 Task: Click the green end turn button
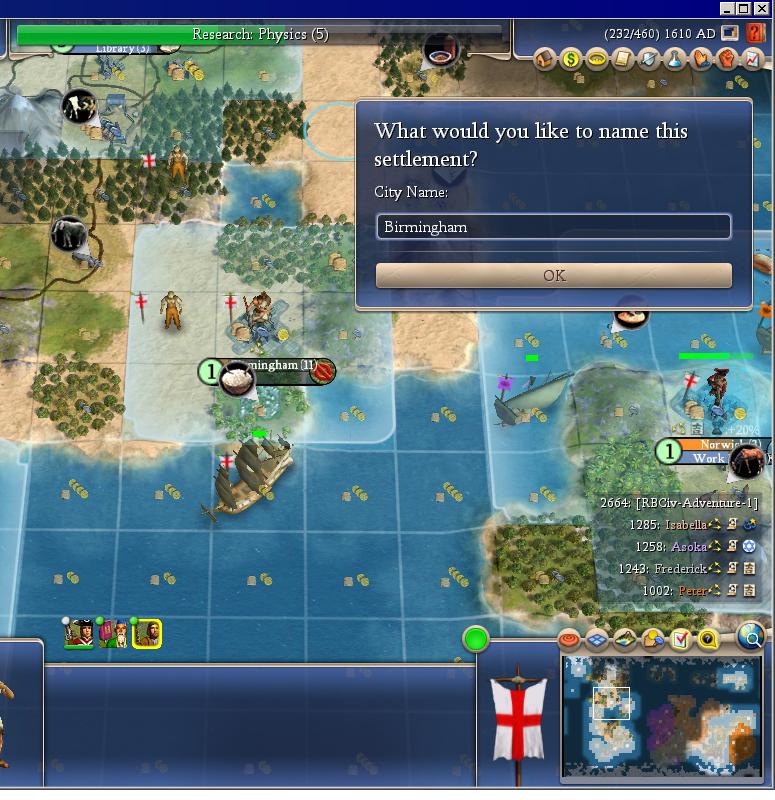tap(476, 639)
